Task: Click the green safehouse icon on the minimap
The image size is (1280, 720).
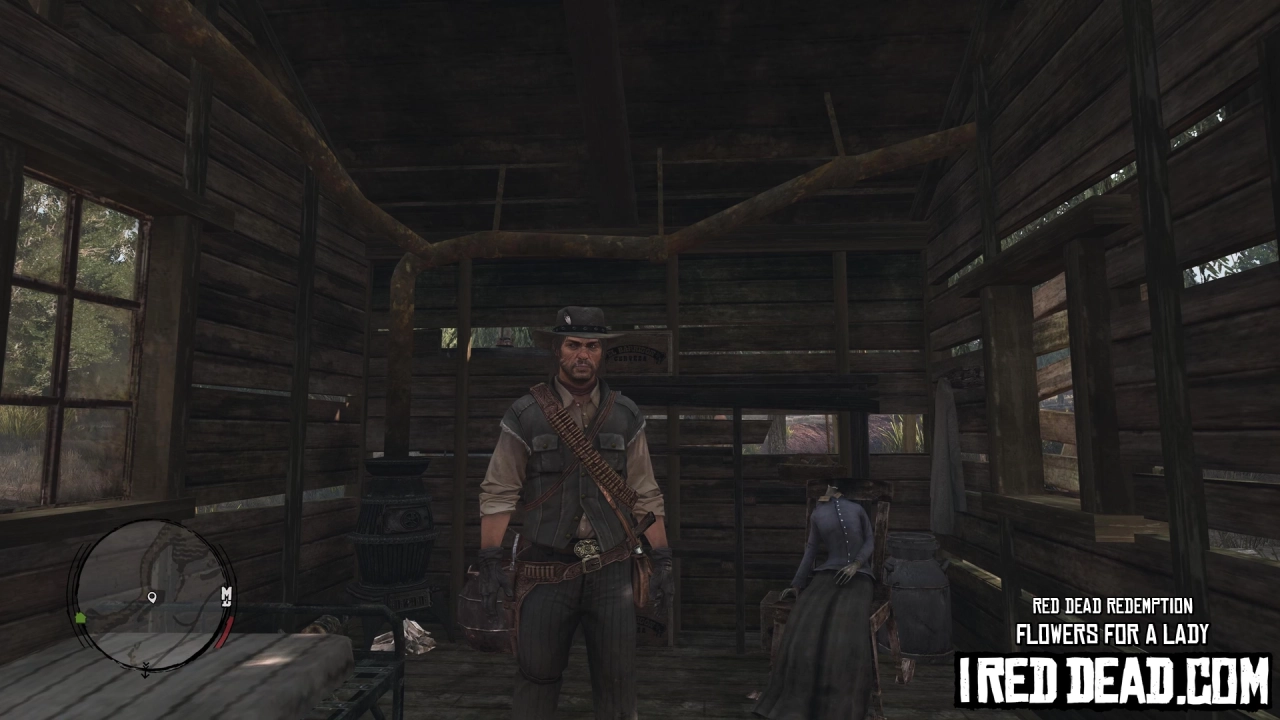Action: (80, 617)
